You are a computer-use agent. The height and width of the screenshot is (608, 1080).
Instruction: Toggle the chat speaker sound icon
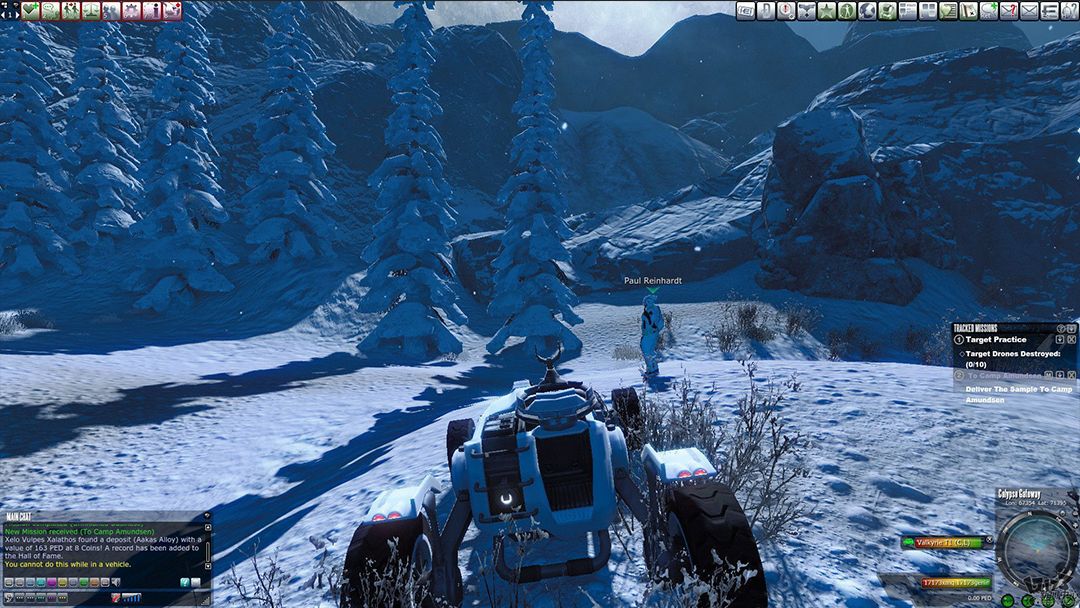click(116, 582)
